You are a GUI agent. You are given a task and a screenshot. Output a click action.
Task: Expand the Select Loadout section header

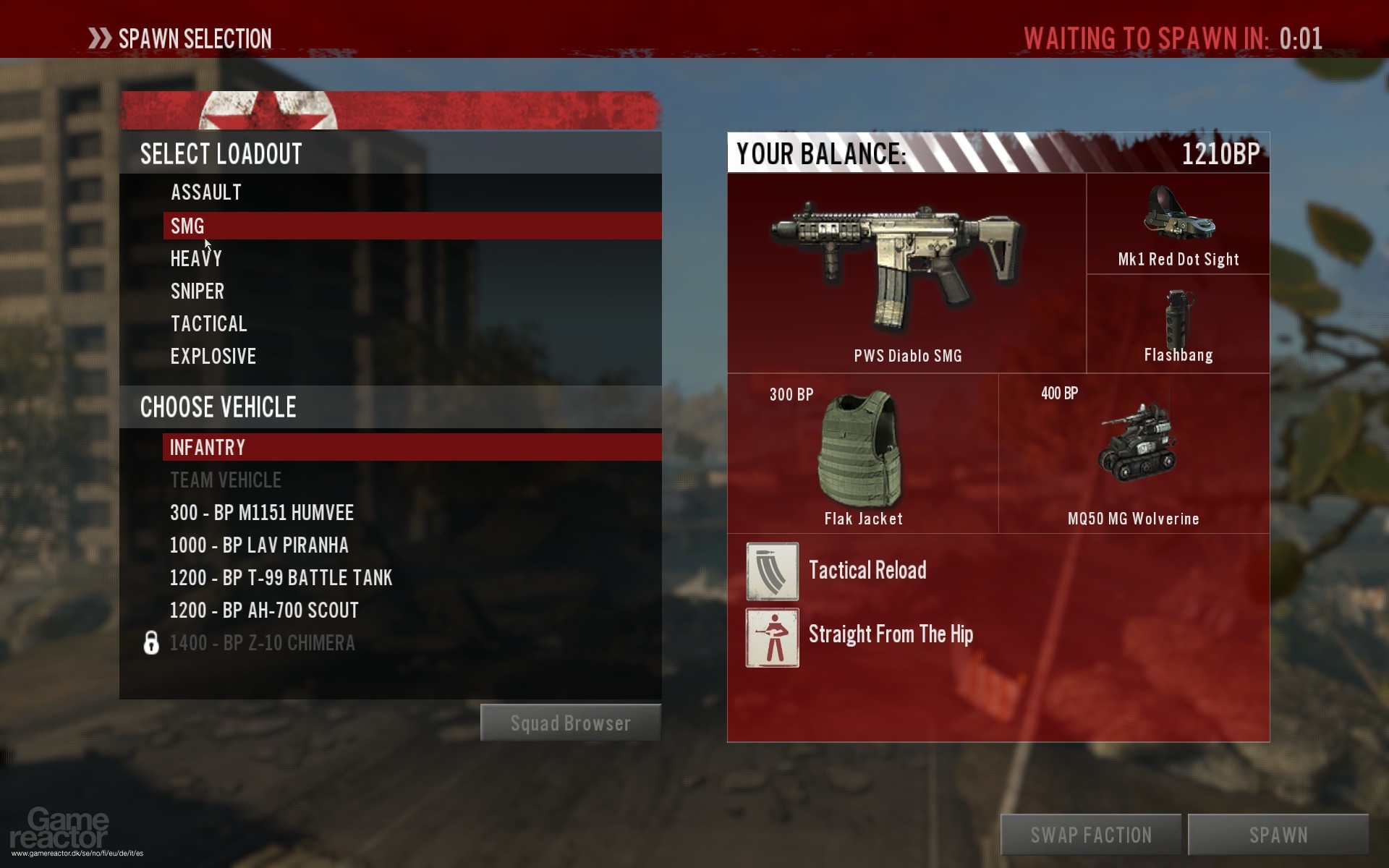pyautogui.click(x=221, y=153)
